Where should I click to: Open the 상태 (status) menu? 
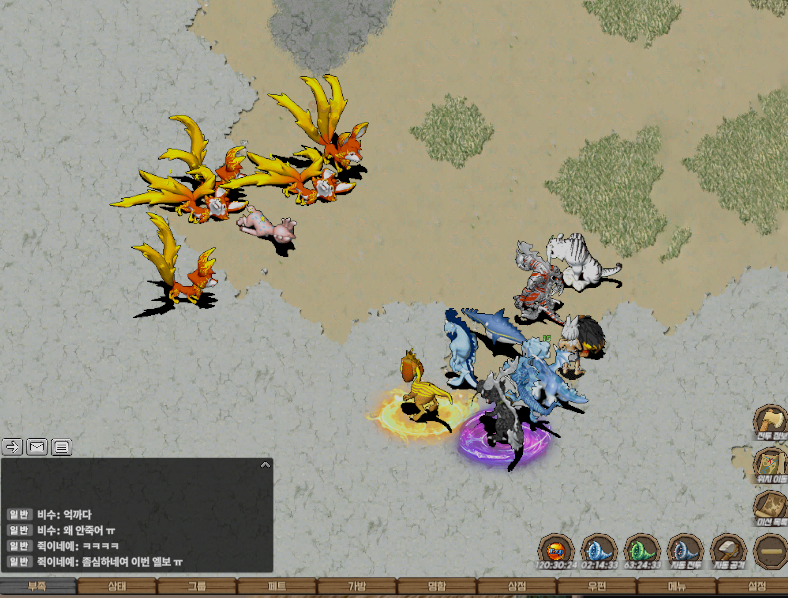coord(117,587)
